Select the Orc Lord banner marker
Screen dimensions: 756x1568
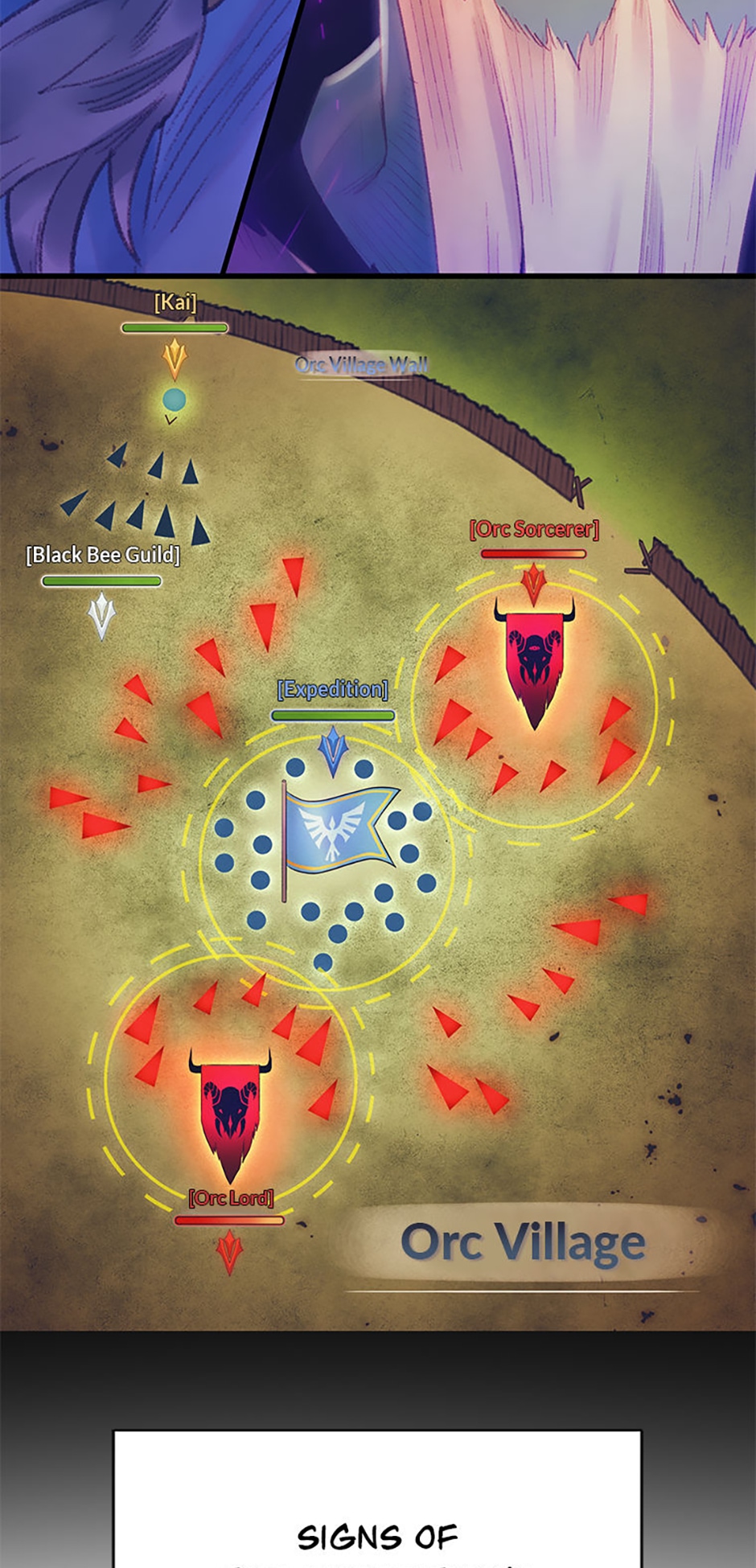pyautogui.click(x=230, y=1111)
